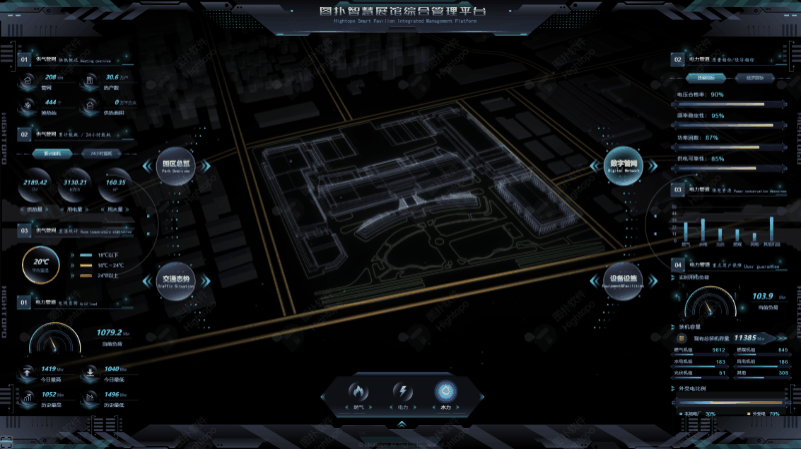Collapse the bottom bar with the double-chevron arrow
Screen dimensions: 801x449
coord(401,424)
